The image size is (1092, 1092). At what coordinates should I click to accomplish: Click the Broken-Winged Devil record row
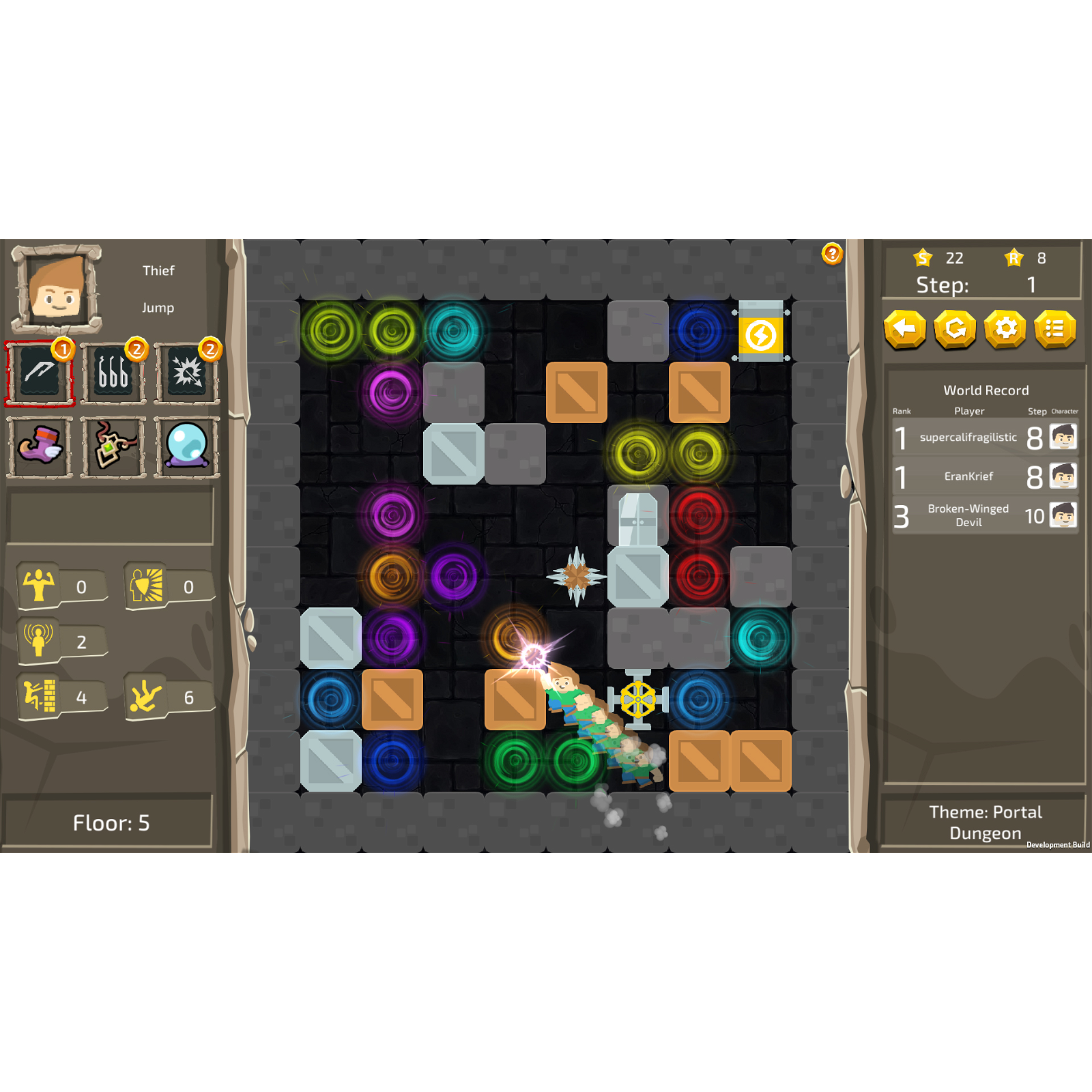[x=969, y=516]
